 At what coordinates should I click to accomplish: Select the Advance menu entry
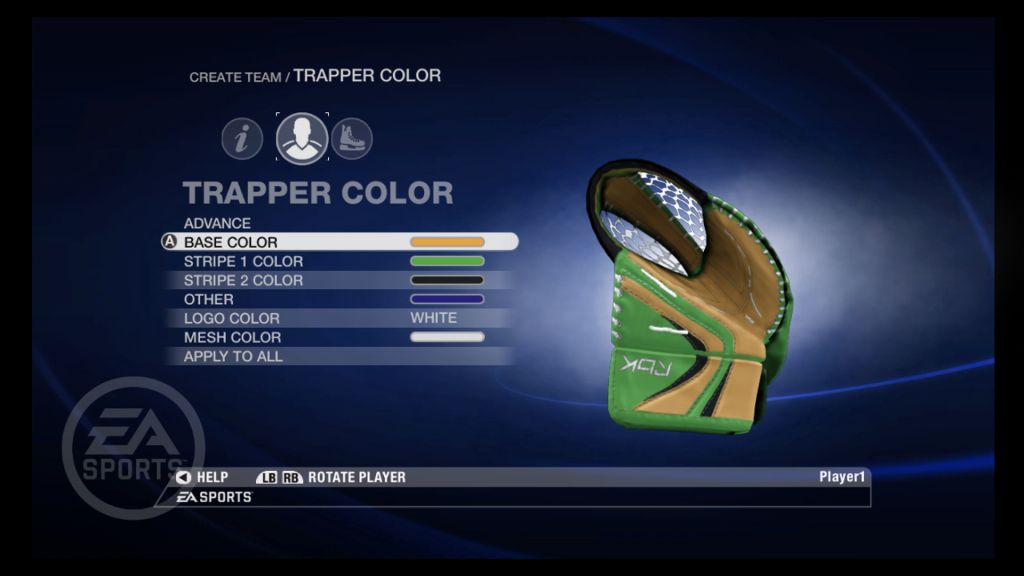(217, 223)
